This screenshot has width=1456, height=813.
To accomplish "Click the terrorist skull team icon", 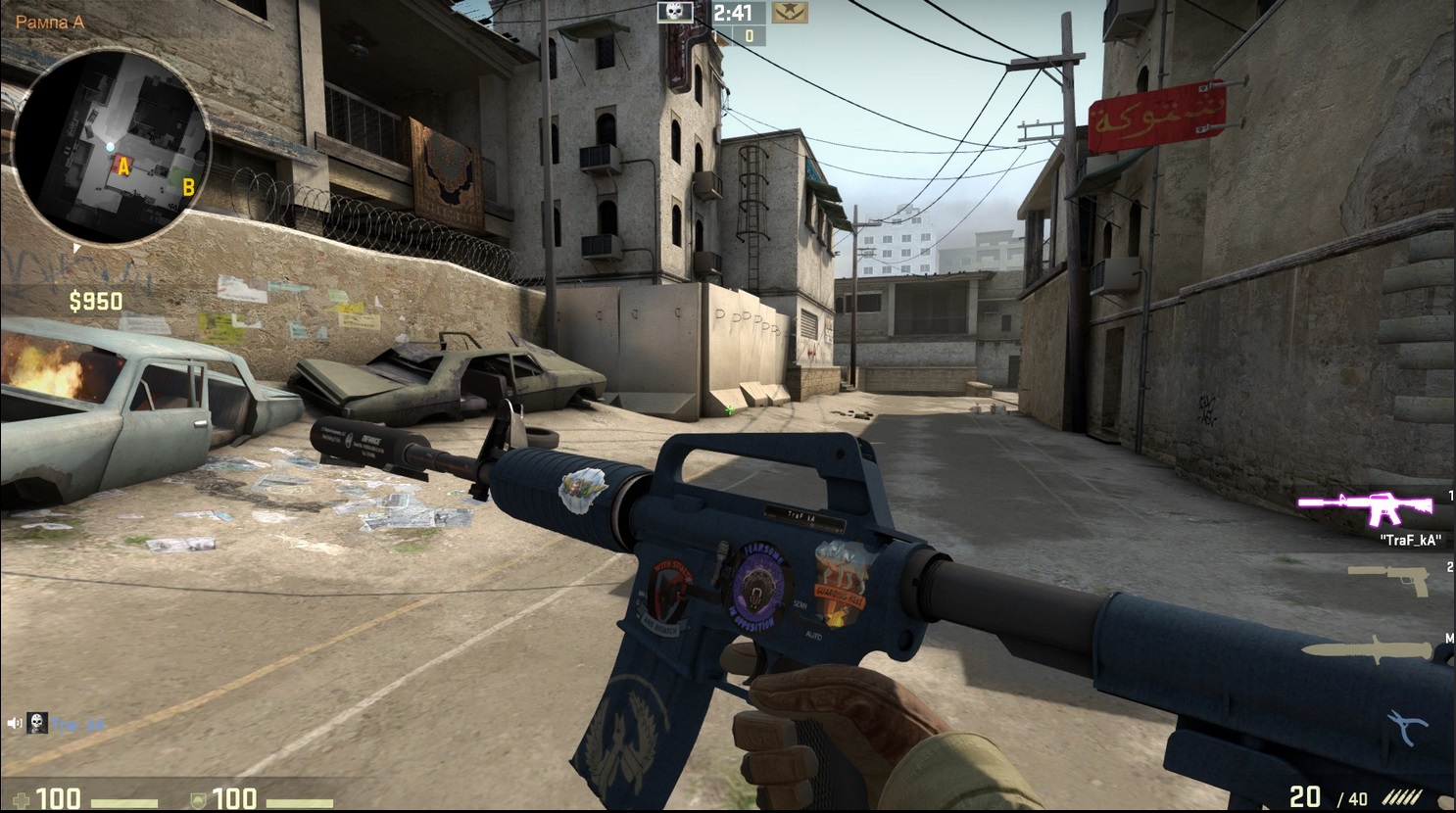I will pos(674,13).
